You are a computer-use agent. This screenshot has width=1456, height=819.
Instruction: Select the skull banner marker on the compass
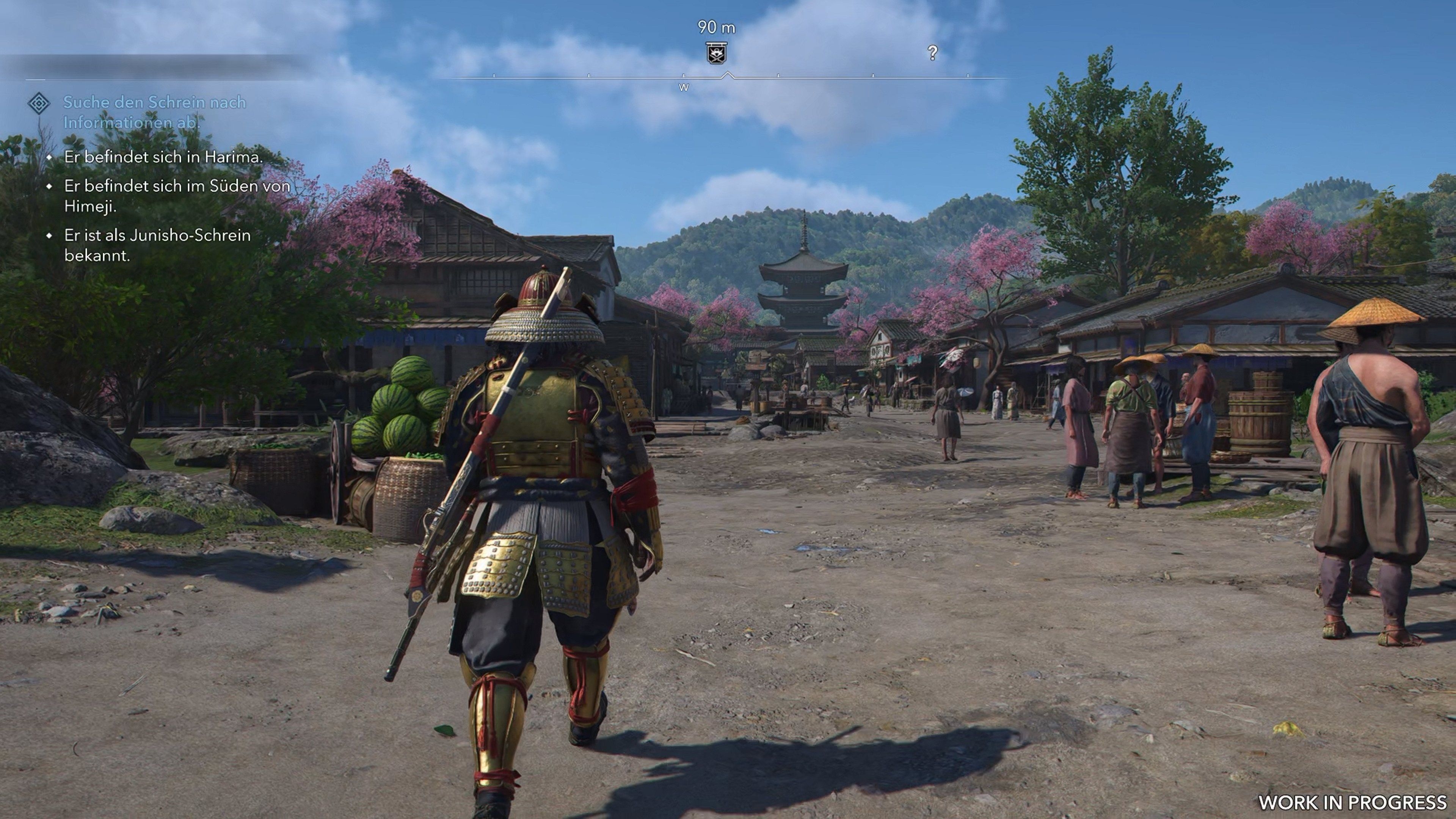[x=716, y=53]
